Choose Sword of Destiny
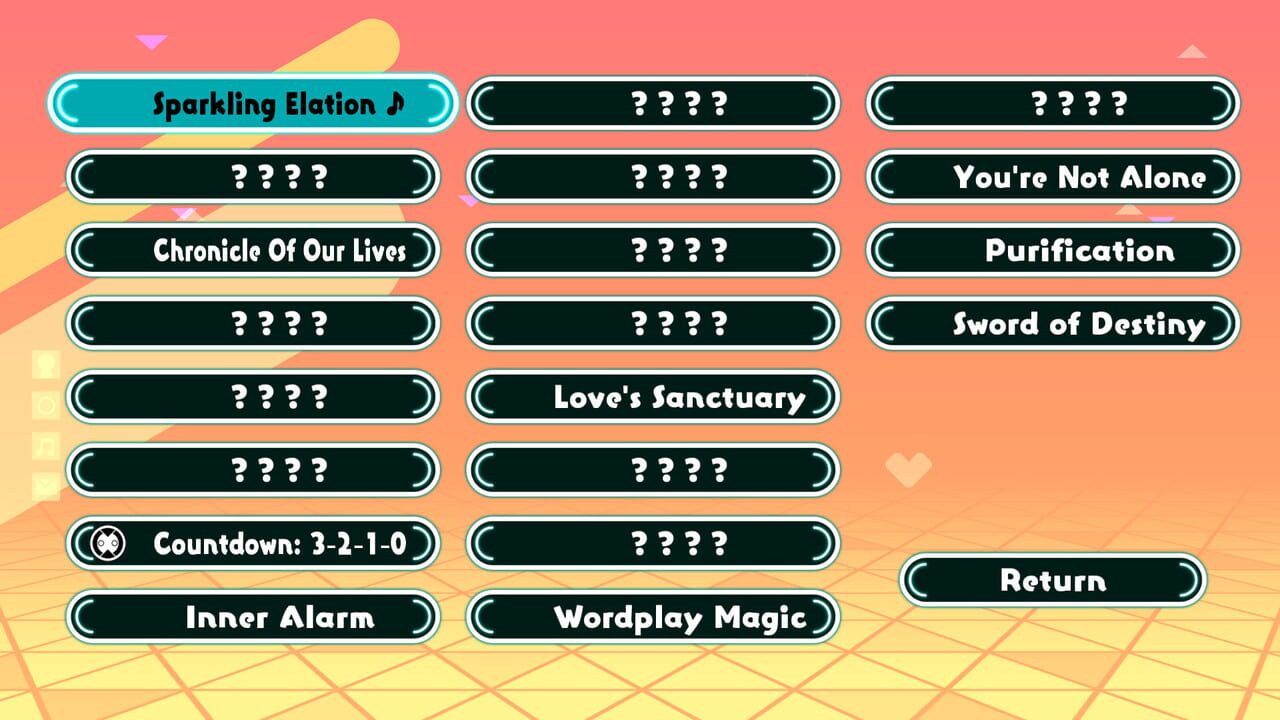Screen dimensions: 1280x720 (1052, 323)
